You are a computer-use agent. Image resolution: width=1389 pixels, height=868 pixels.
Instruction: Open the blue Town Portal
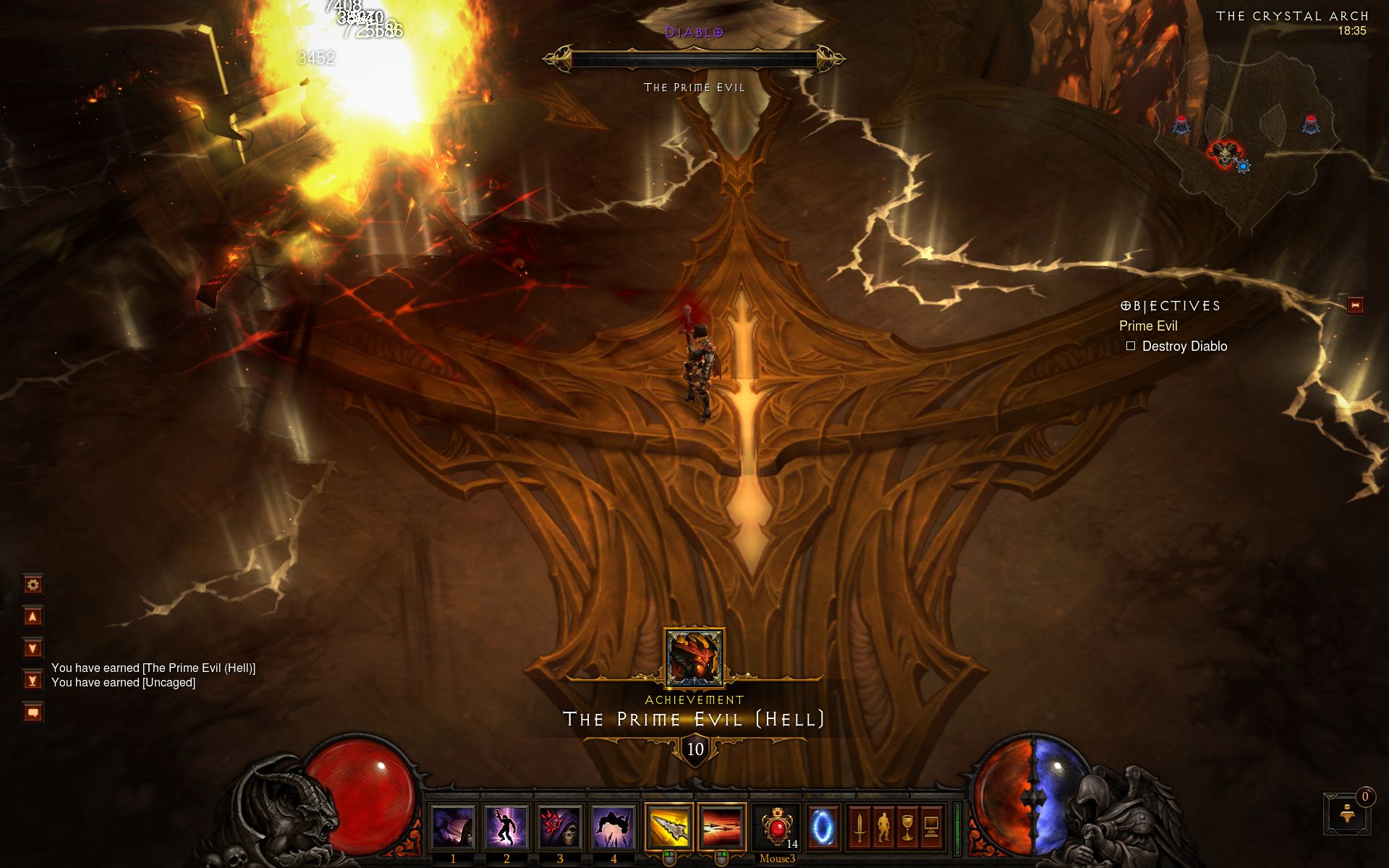coord(823,827)
